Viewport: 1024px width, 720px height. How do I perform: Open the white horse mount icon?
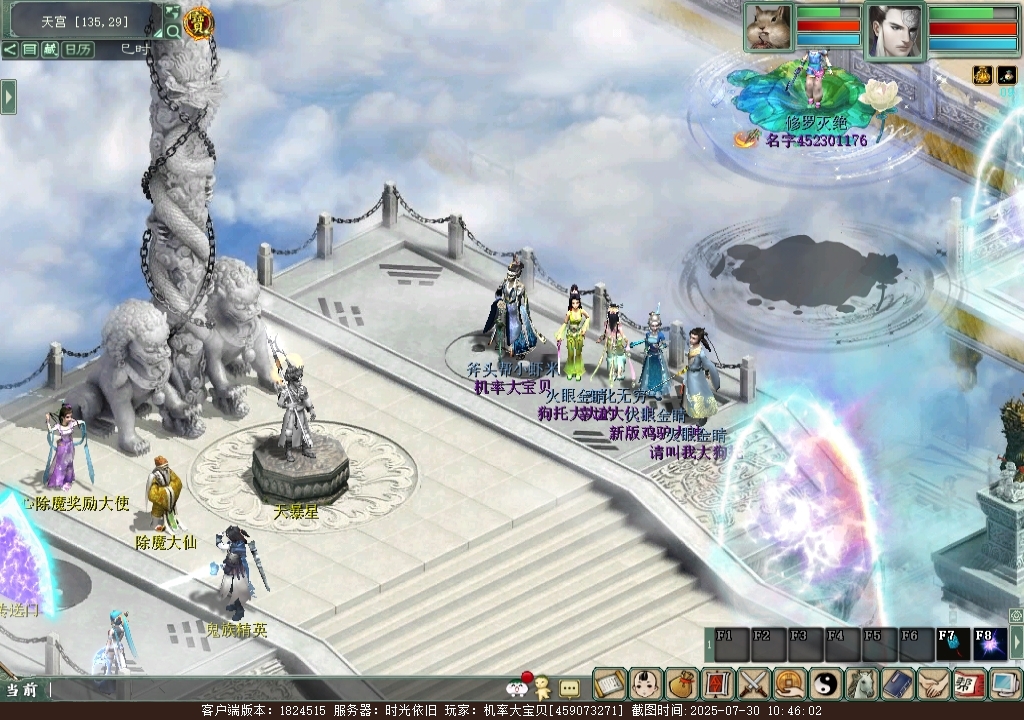pos(861,684)
